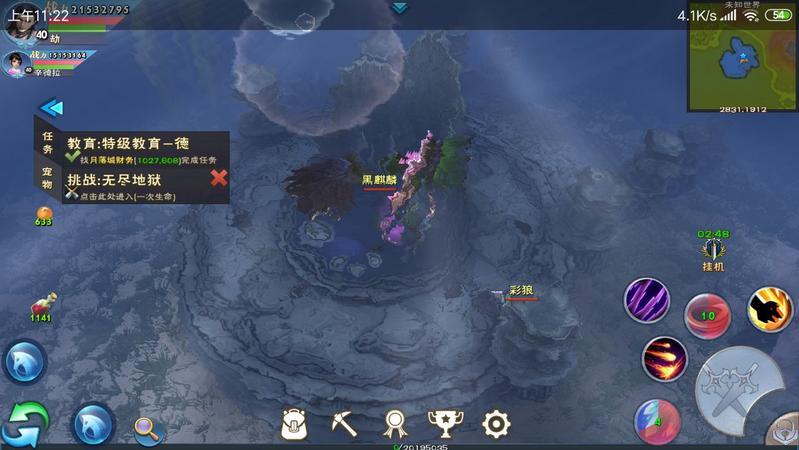Image resolution: width=799 pixels, height=450 pixels.
Task: Toggle the 挂机 auto-battle button
Action: 713,251
